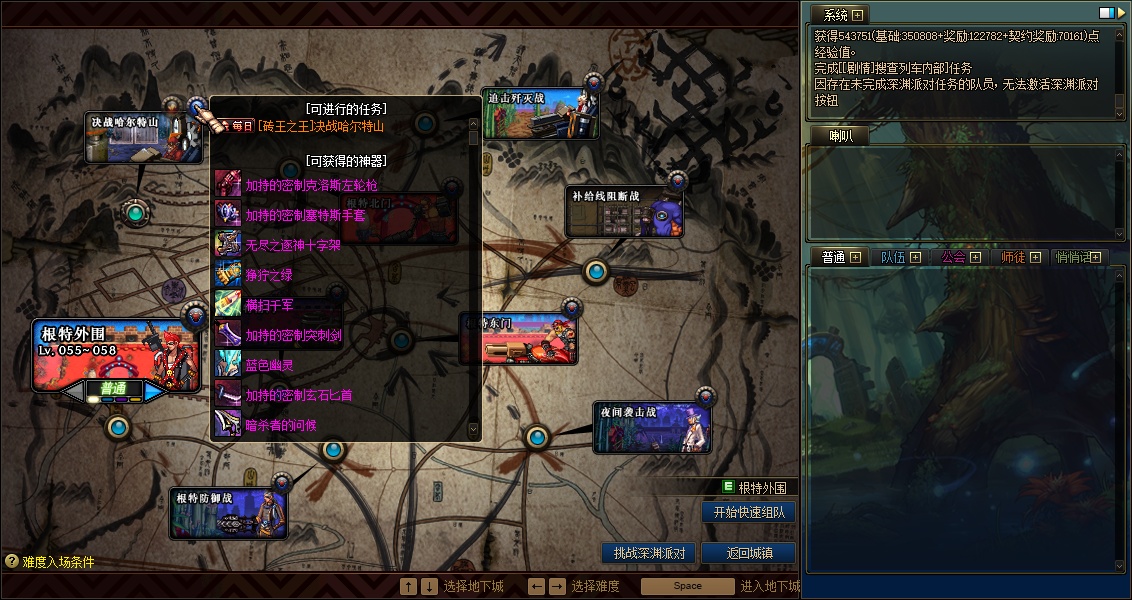Return to town with 返回城镇
The width and height of the screenshot is (1132, 600).
(748, 553)
